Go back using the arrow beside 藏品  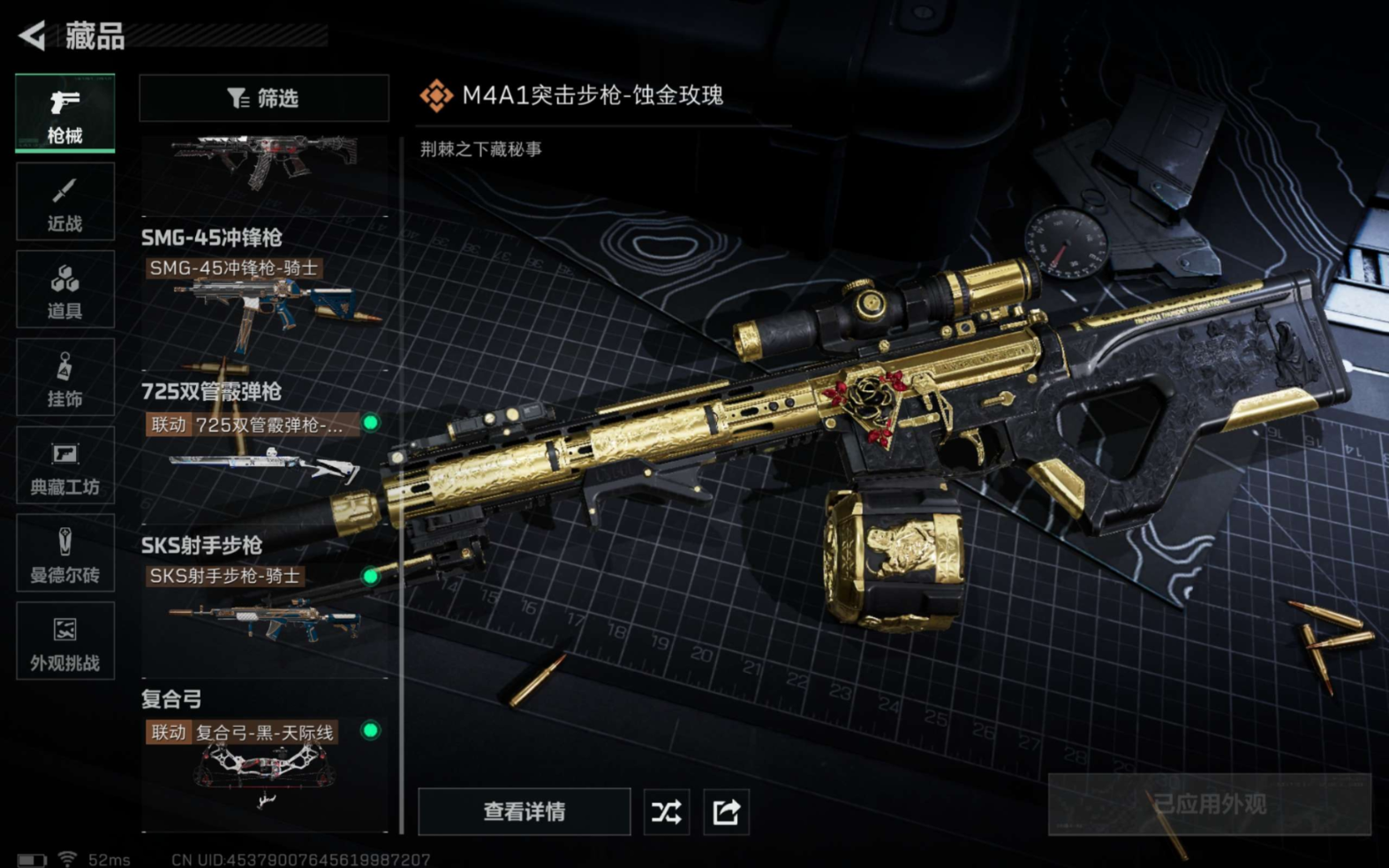[33, 35]
